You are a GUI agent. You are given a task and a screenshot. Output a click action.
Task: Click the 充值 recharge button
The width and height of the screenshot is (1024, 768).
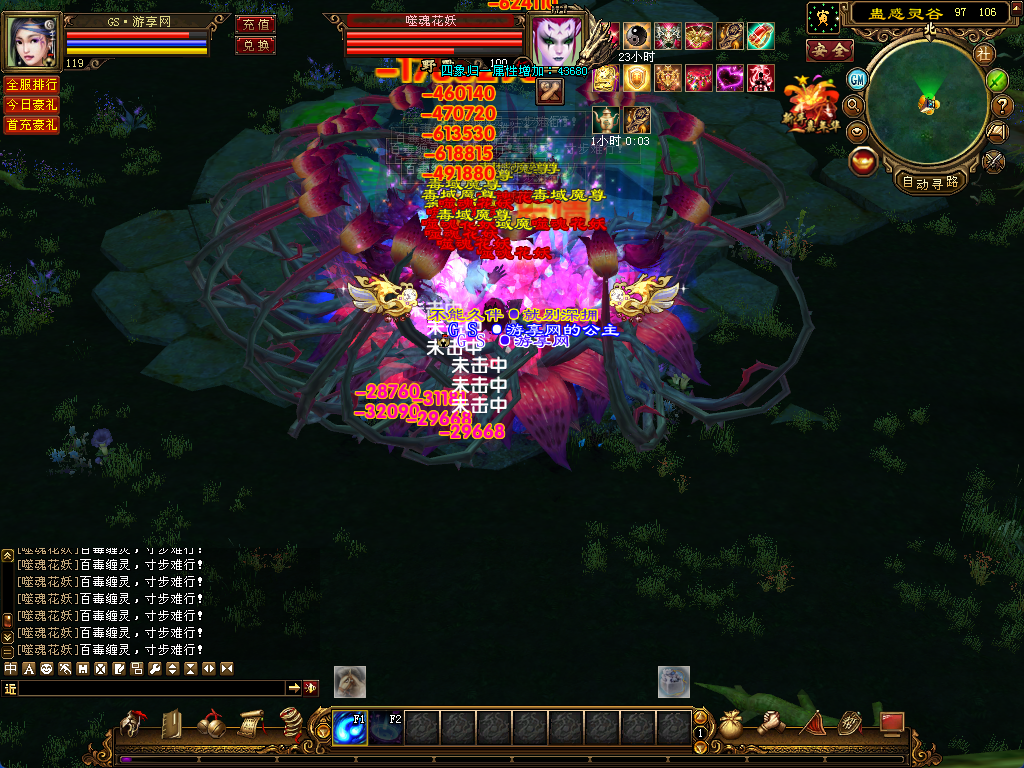[x=255, y=24]
